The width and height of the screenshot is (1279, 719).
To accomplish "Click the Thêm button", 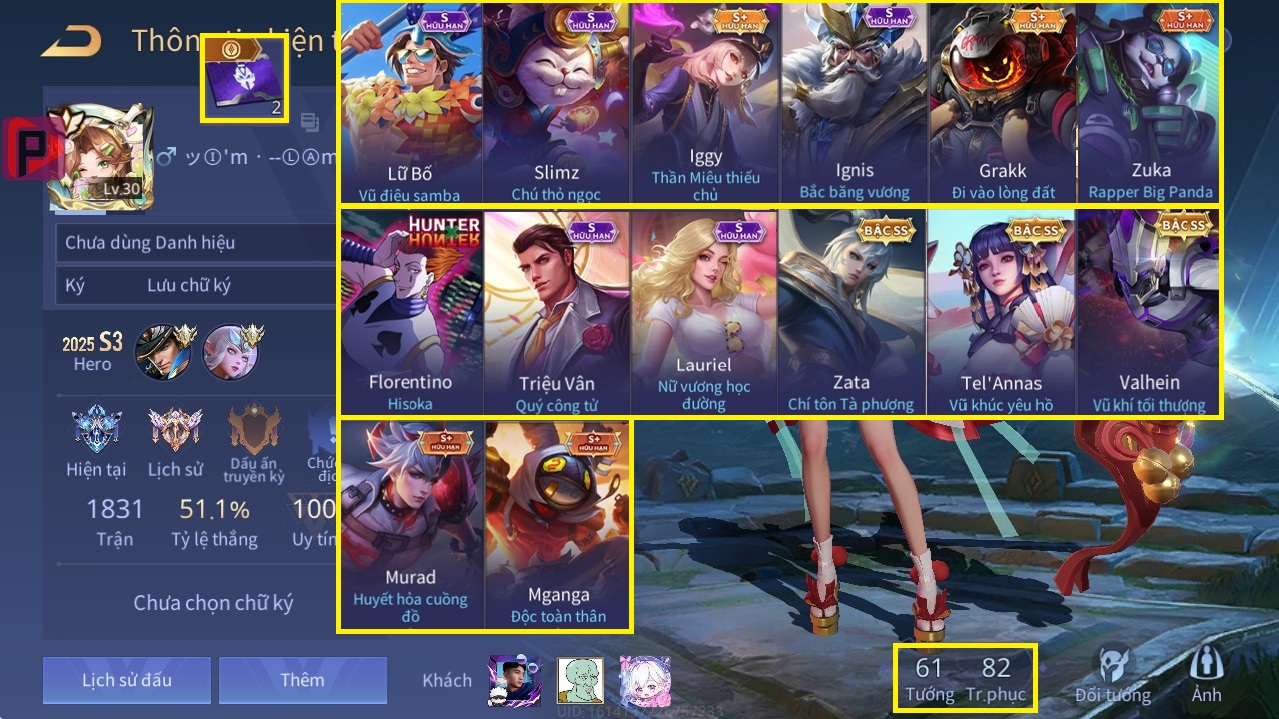I will [302, 680].
